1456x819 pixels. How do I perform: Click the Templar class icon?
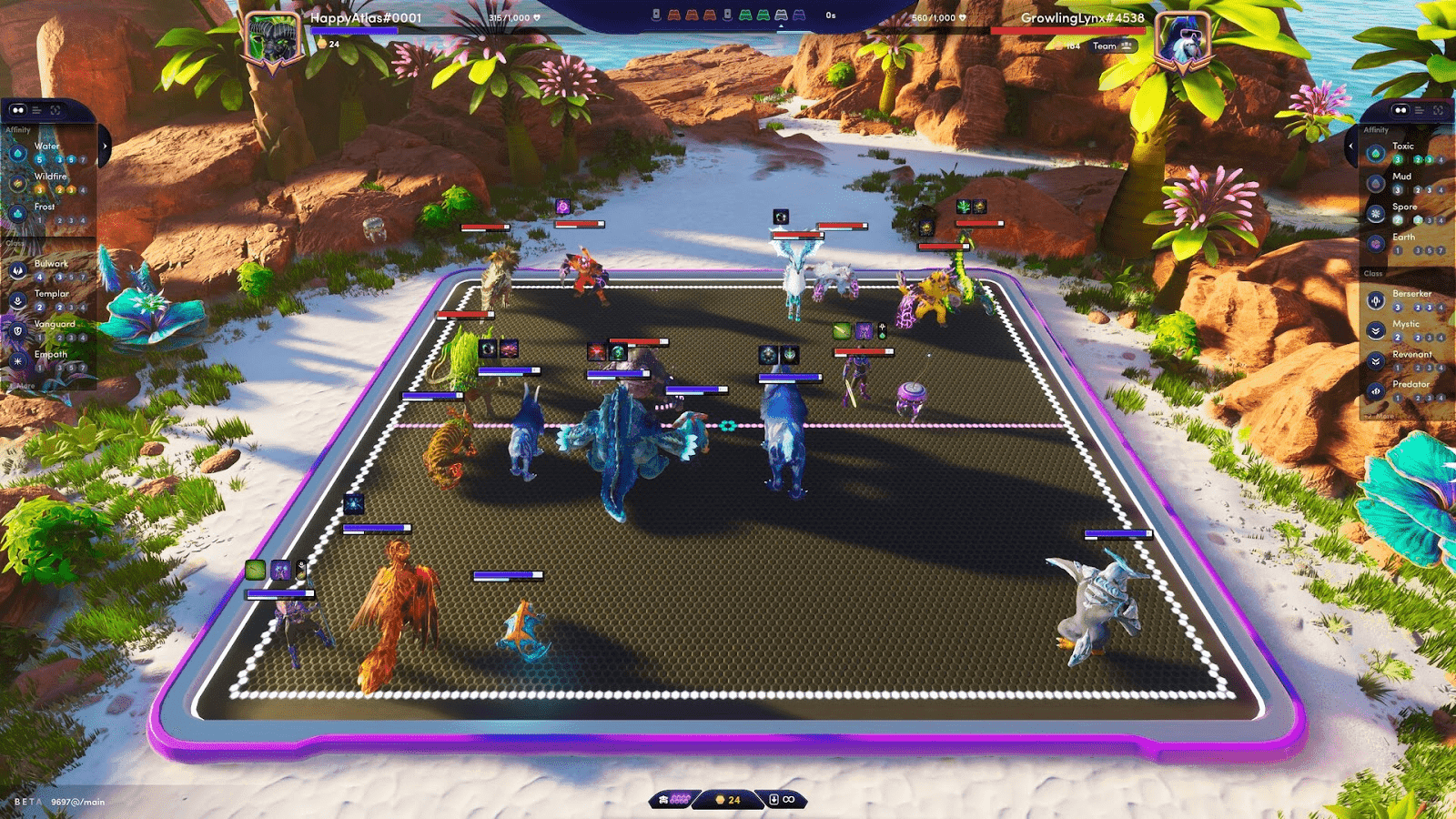tap(19, 299)
